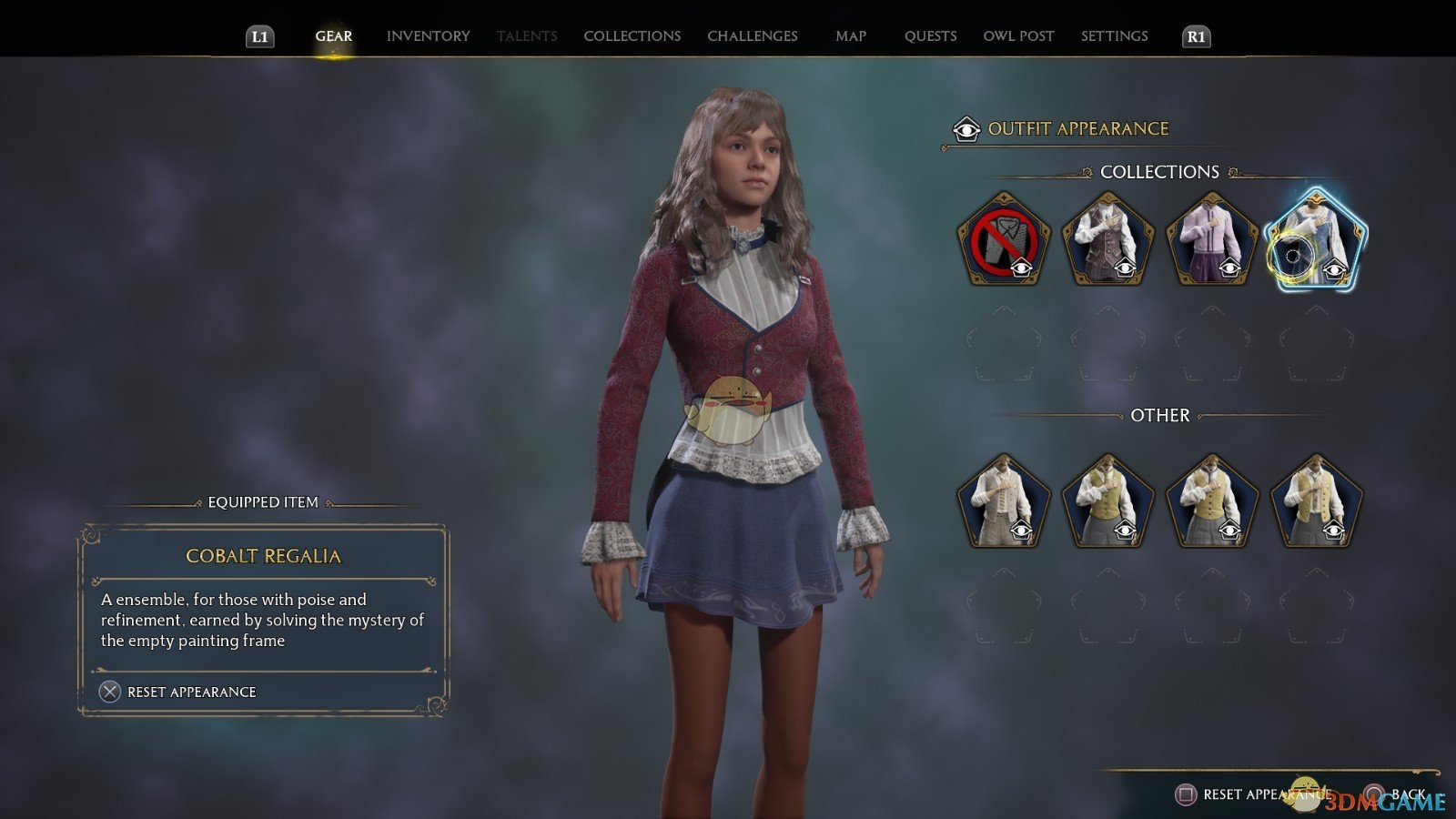This screenshot has width=1456, height=819.
Task: Show the Quests tab
Action: (x=930, y=36)
